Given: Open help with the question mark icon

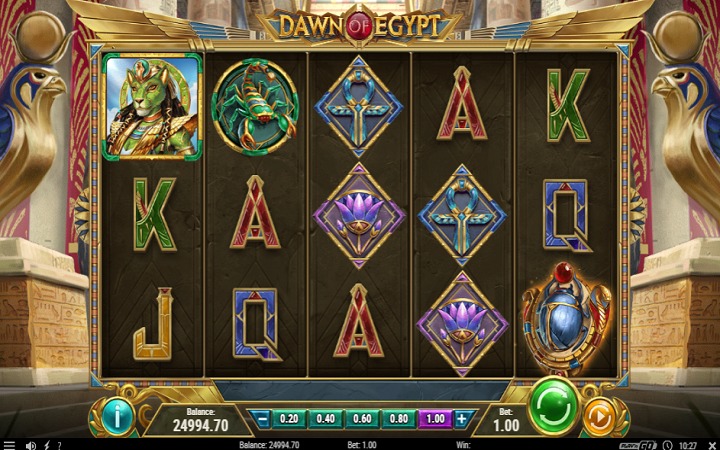Looking at the screenshot, I should (59, 444).
